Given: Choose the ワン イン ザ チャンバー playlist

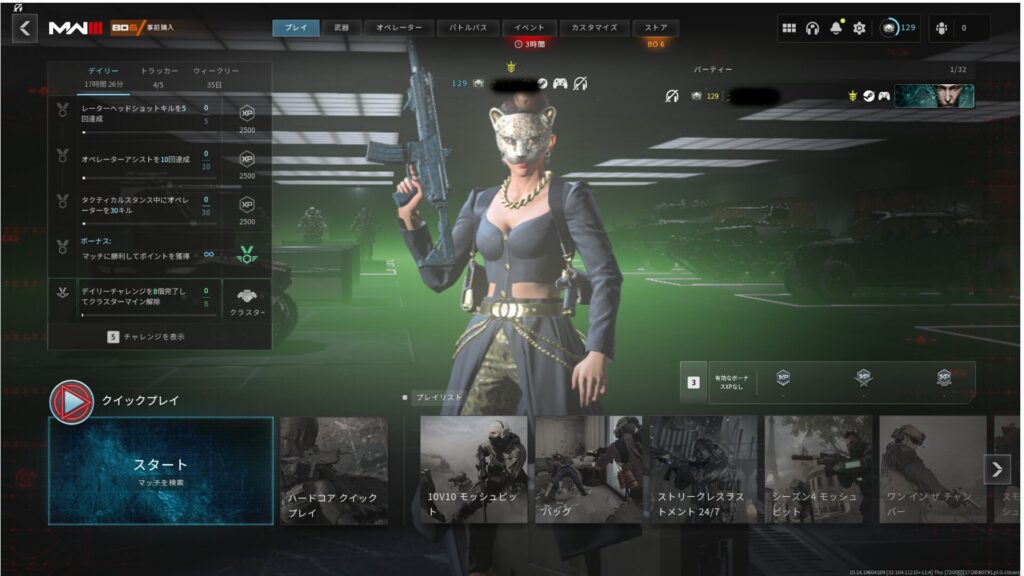Looking at the screenshot, I should point(932,470).
